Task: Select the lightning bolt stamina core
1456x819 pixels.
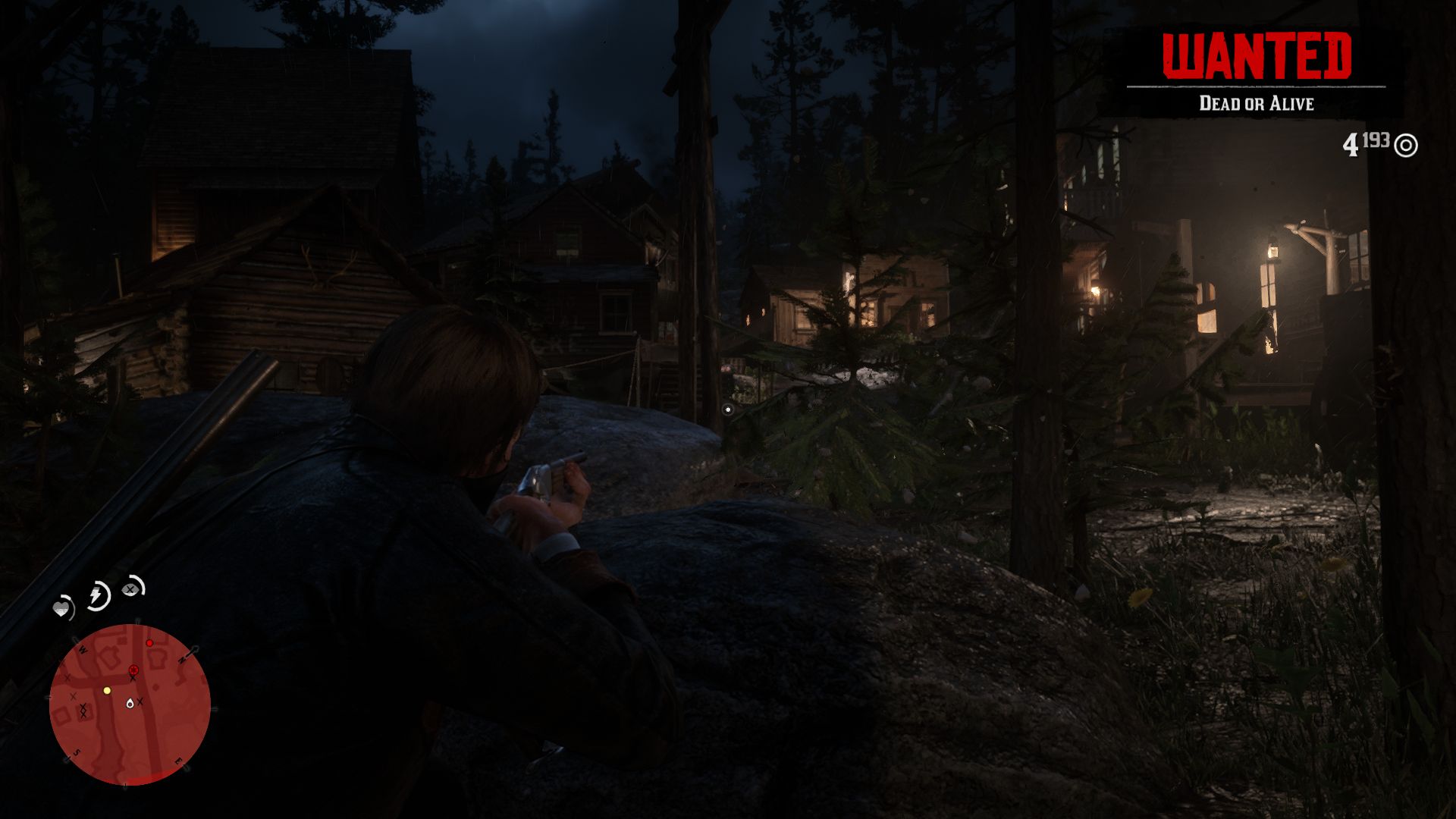Action: [x=98, y=595]
